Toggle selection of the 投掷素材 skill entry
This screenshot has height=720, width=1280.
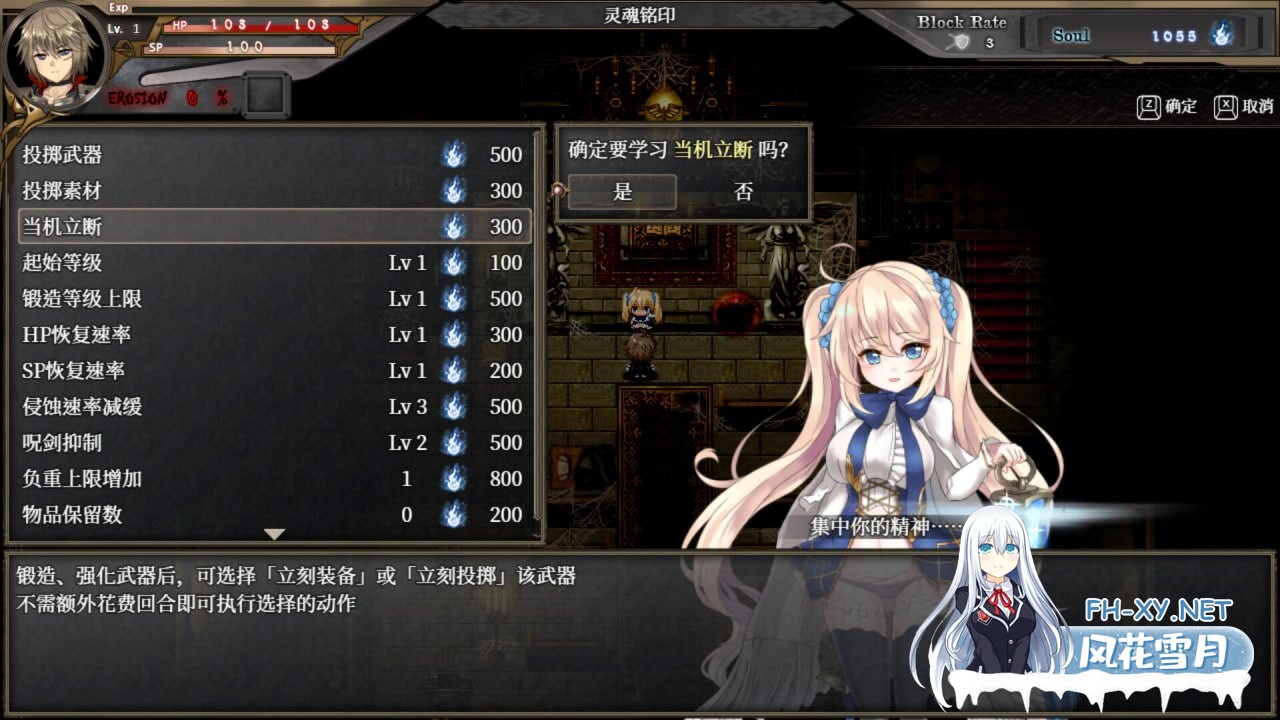[x=200, y=191]
